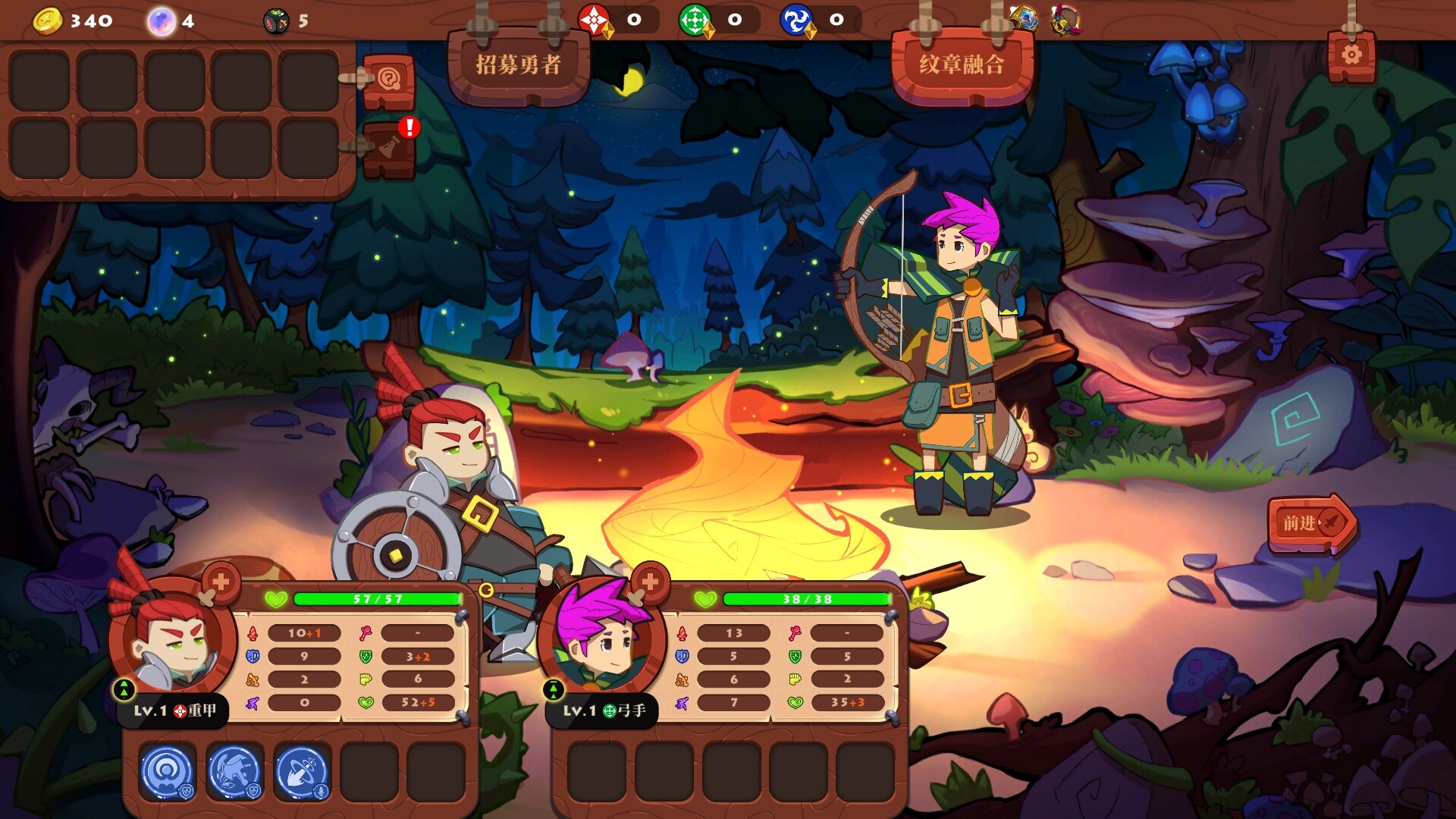Image resolution: width=1456 pixels, height=819 pixels.
Task: Click the green crosshair emblem counter icon
Action: point(695,20)
